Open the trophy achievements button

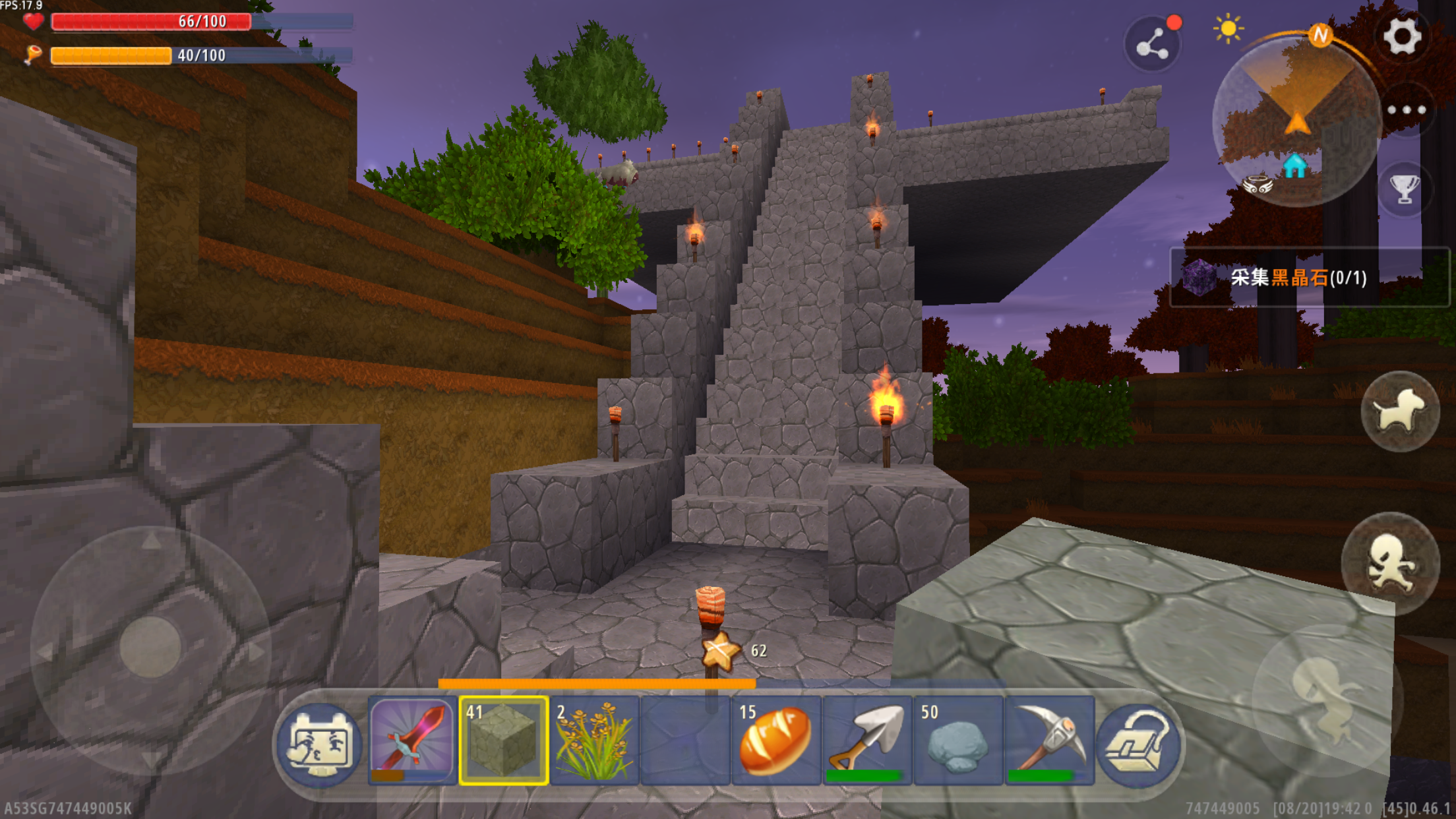1405,189
